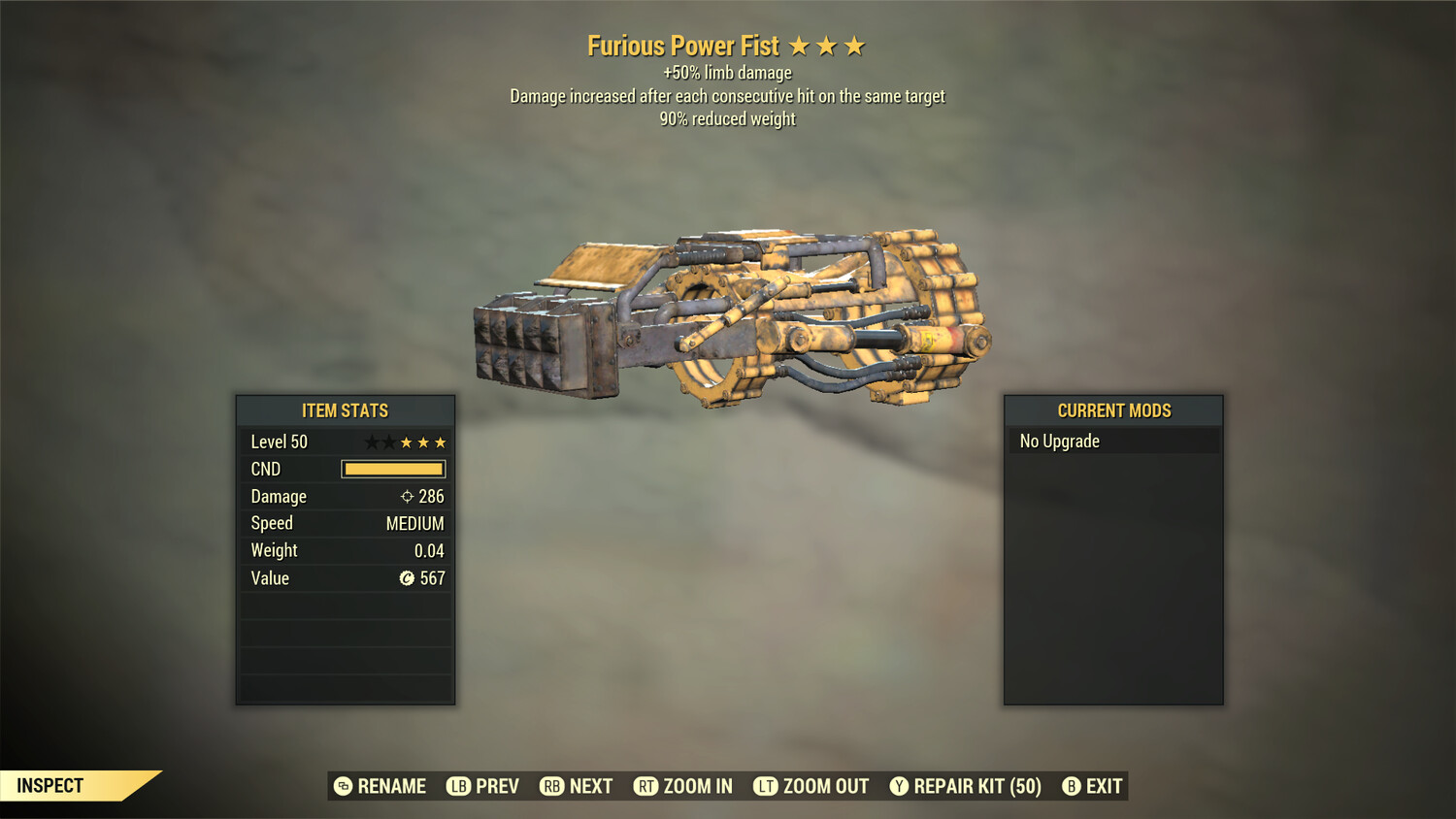Use the Repair Kit (50) option
The width and height of the screenshot is (1456, 819).
[x=966, y=786]
